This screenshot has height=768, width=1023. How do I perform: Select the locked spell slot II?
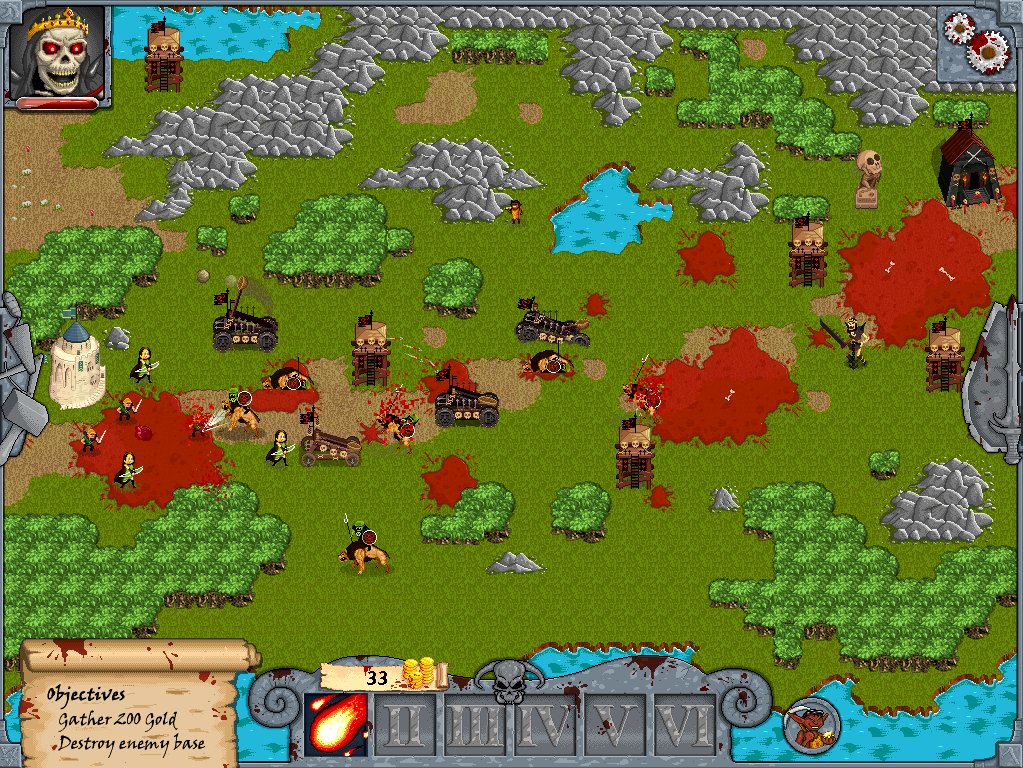tap(405, 725)
